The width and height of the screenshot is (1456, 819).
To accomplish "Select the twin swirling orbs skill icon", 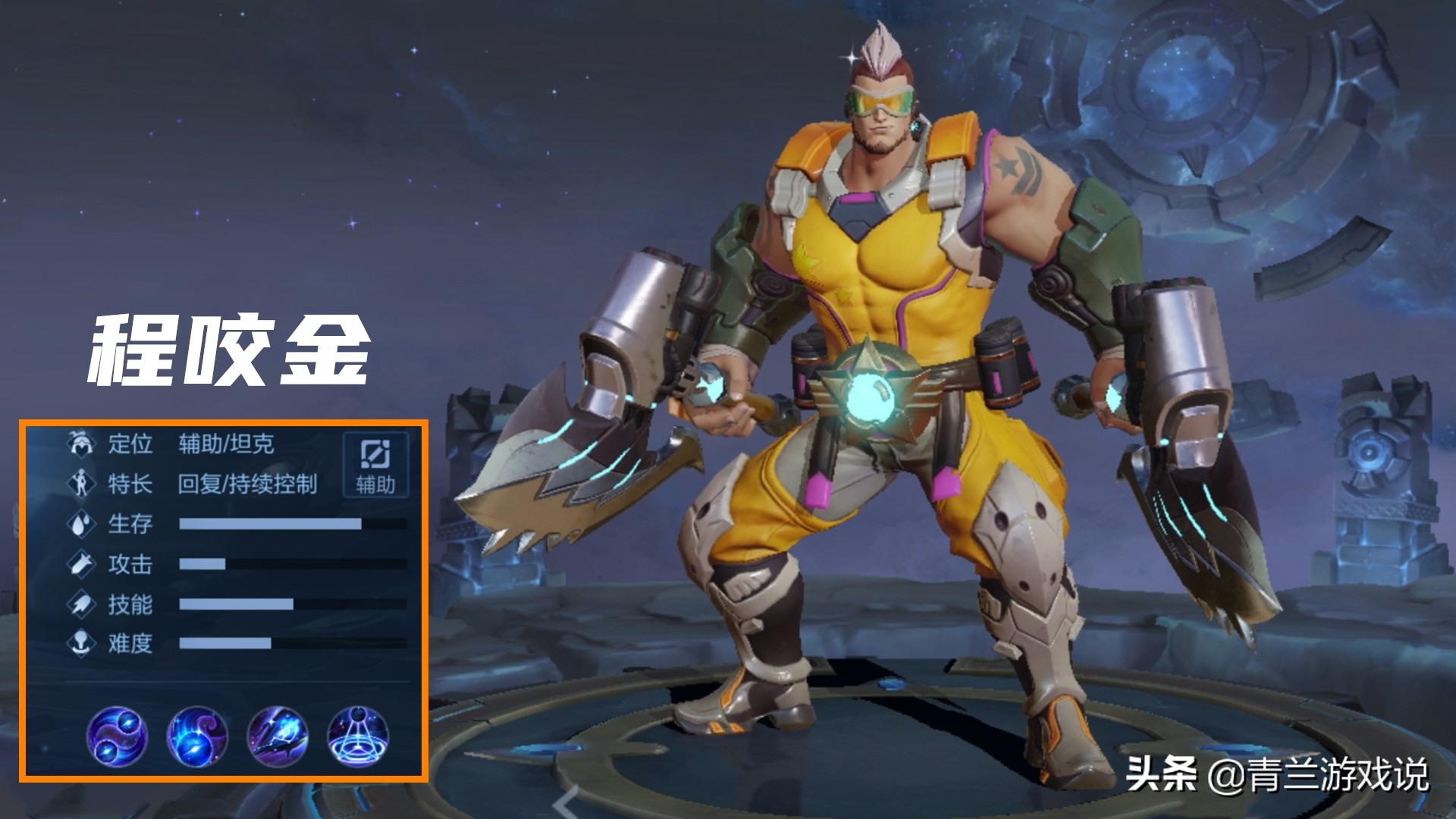I will [x=117, y=735].
